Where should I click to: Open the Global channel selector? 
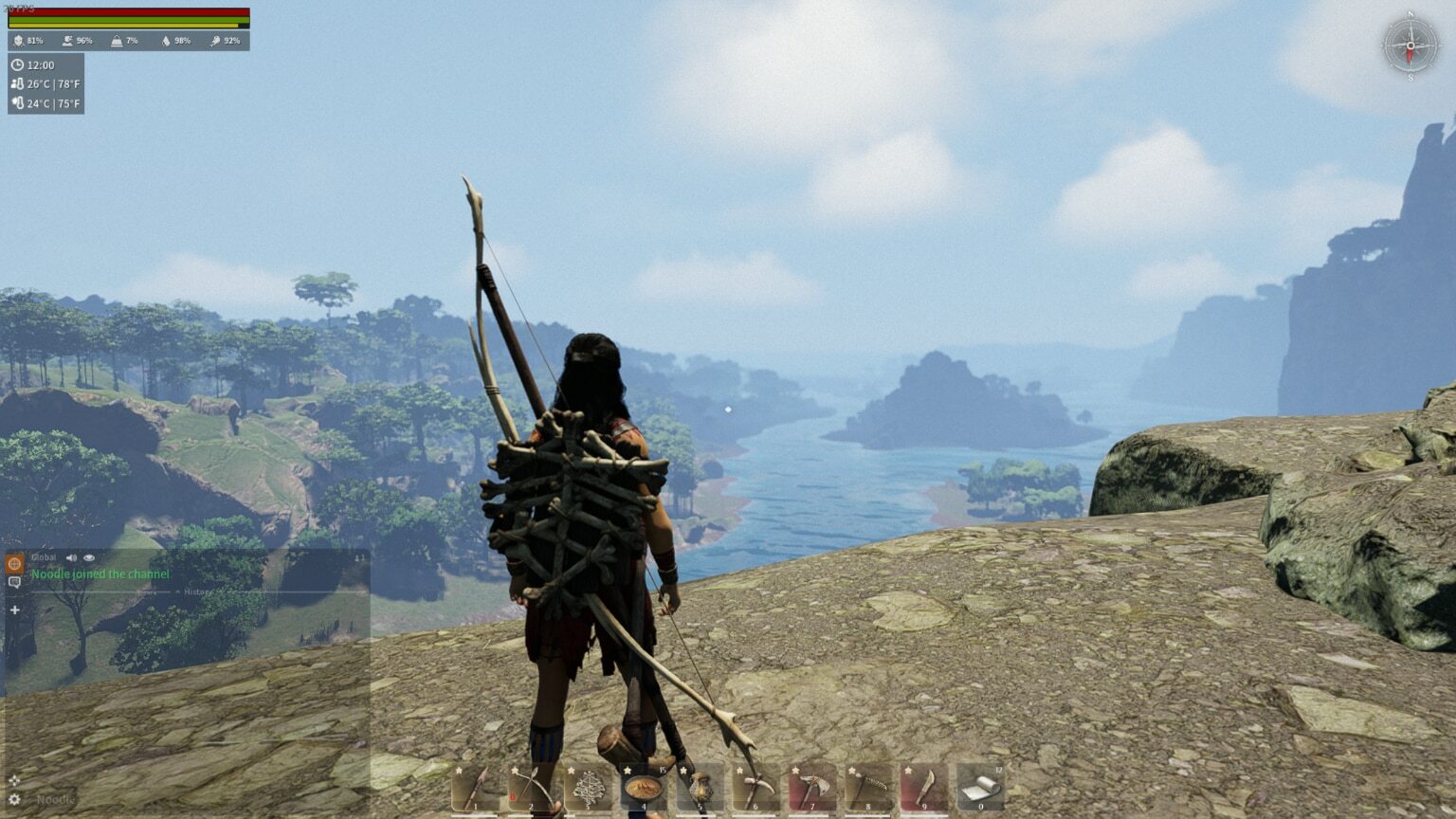[x=44, y=557]
